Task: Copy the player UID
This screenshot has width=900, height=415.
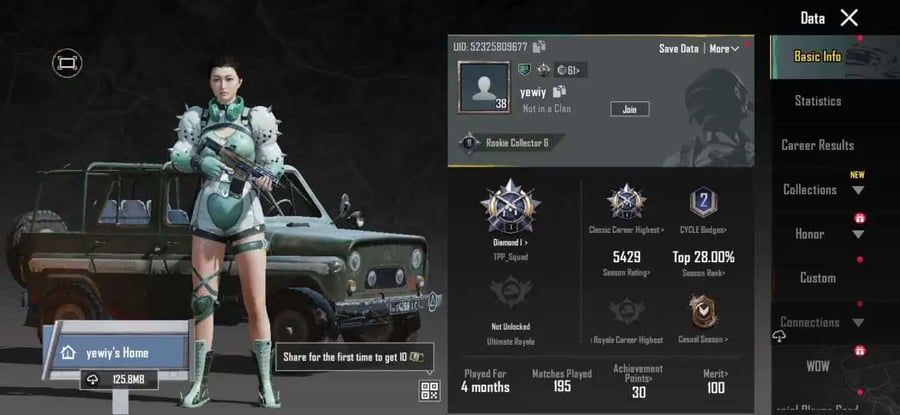Action: [x=539, y=47]
